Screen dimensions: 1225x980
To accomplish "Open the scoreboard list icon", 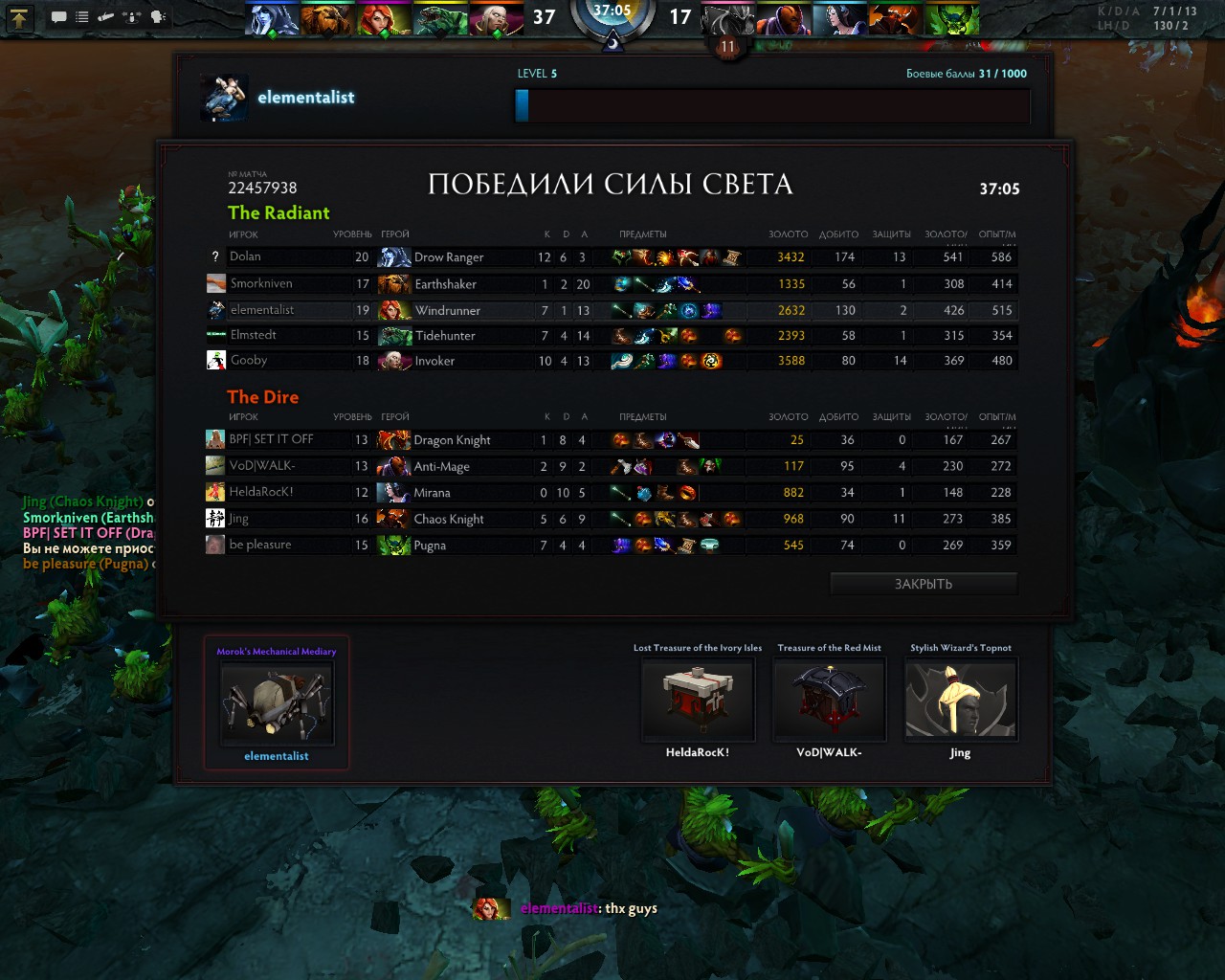I will [82, 16].
